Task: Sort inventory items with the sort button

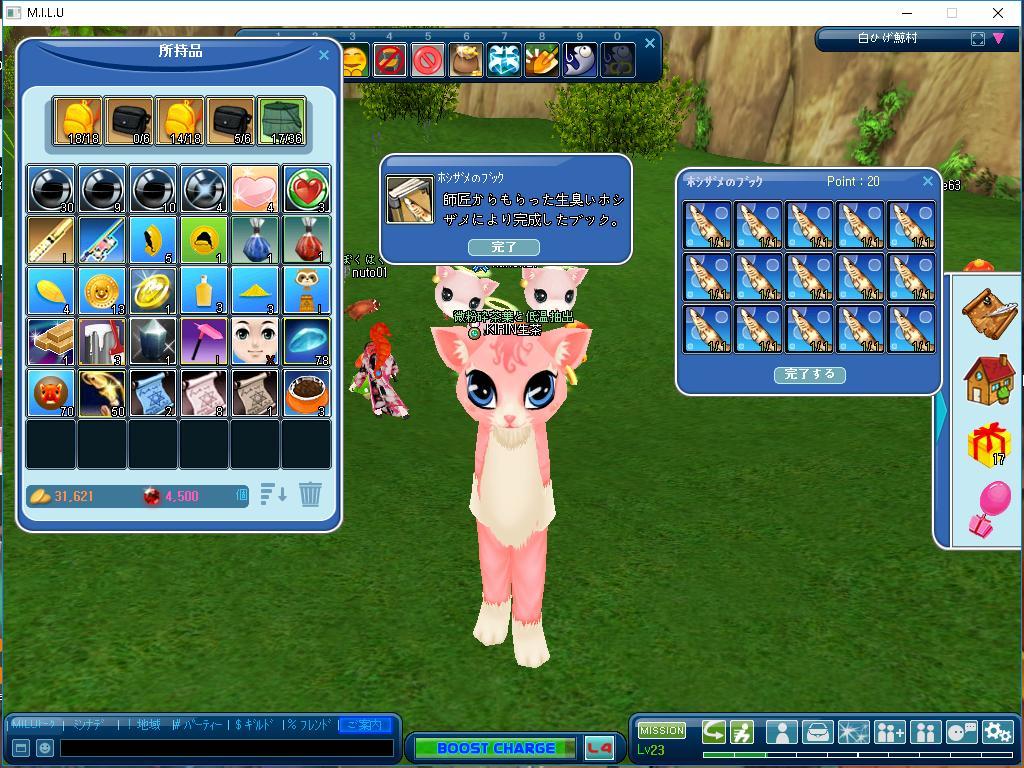Action: pyautogui.click(x=273, y=494)
